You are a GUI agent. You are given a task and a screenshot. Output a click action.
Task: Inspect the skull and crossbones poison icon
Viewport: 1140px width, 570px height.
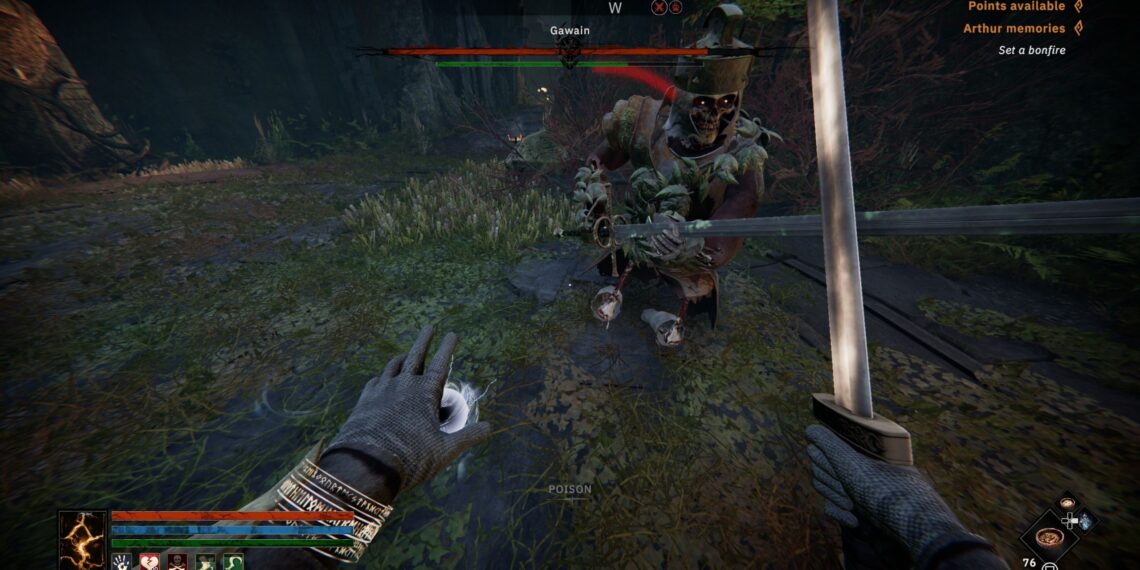(177, 562)
